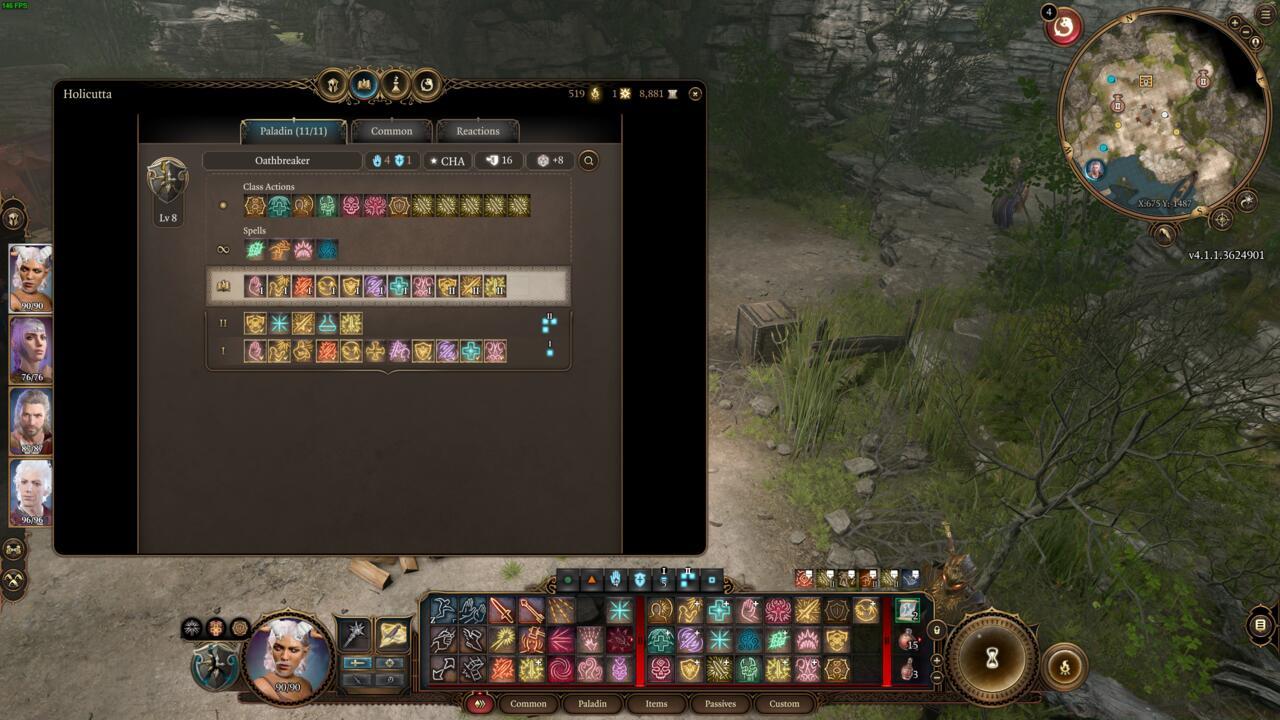Viewport: 1280px width, 720px height.
Task: Select the purple-haired companion portrait
Action: click(31, 350)
